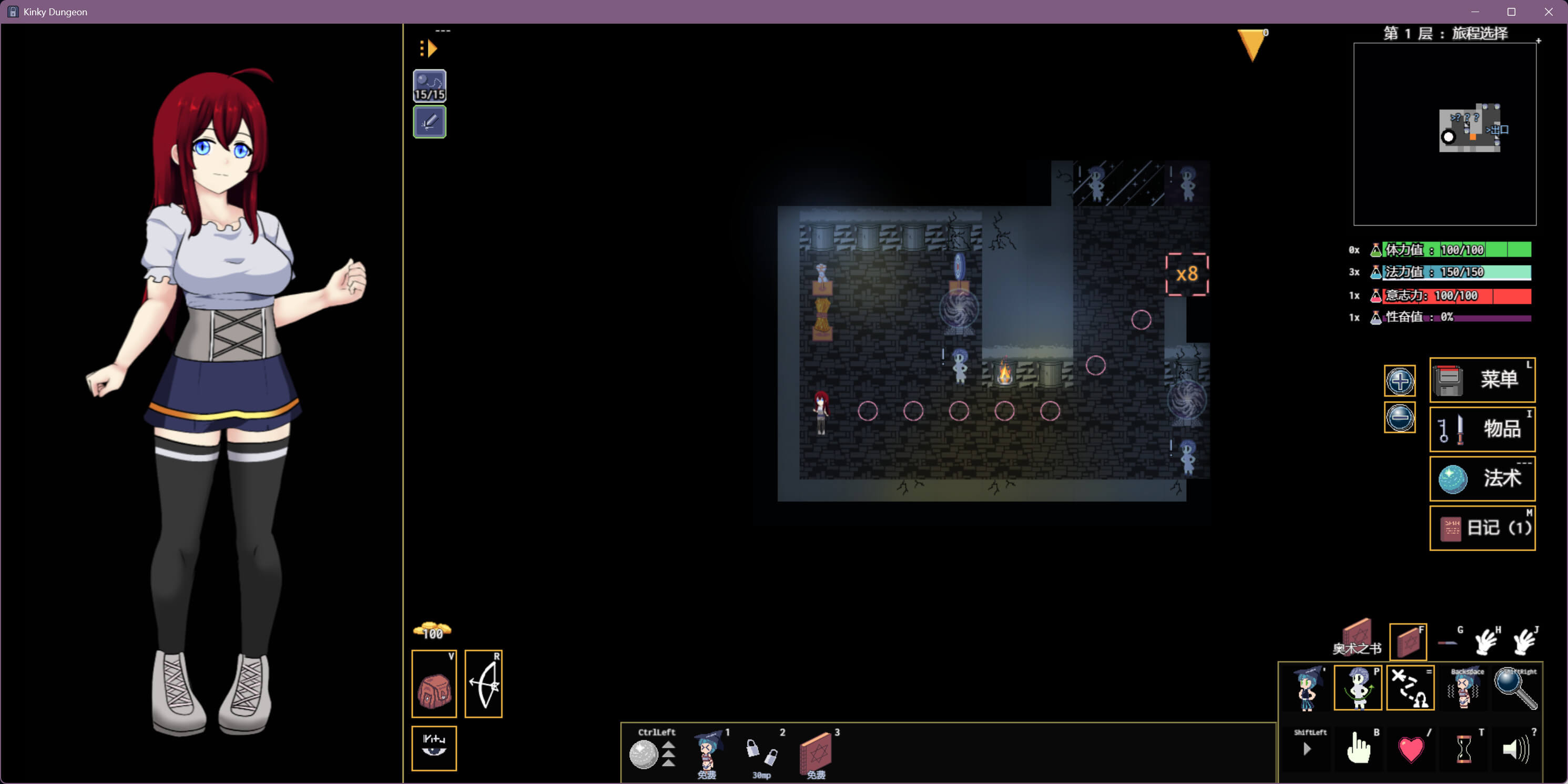Image resolution: width=1568 pixels, height=784 pixels.
Task: Toggle sound with the speaker icon
Action: click(1515, 749)
